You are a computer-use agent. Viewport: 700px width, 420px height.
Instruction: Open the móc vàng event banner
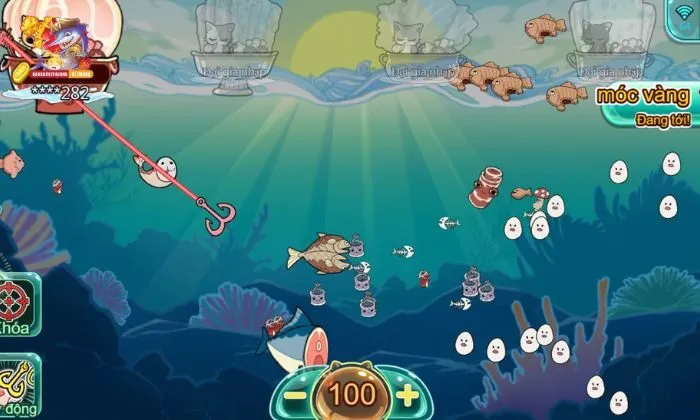tap(649, 106)
